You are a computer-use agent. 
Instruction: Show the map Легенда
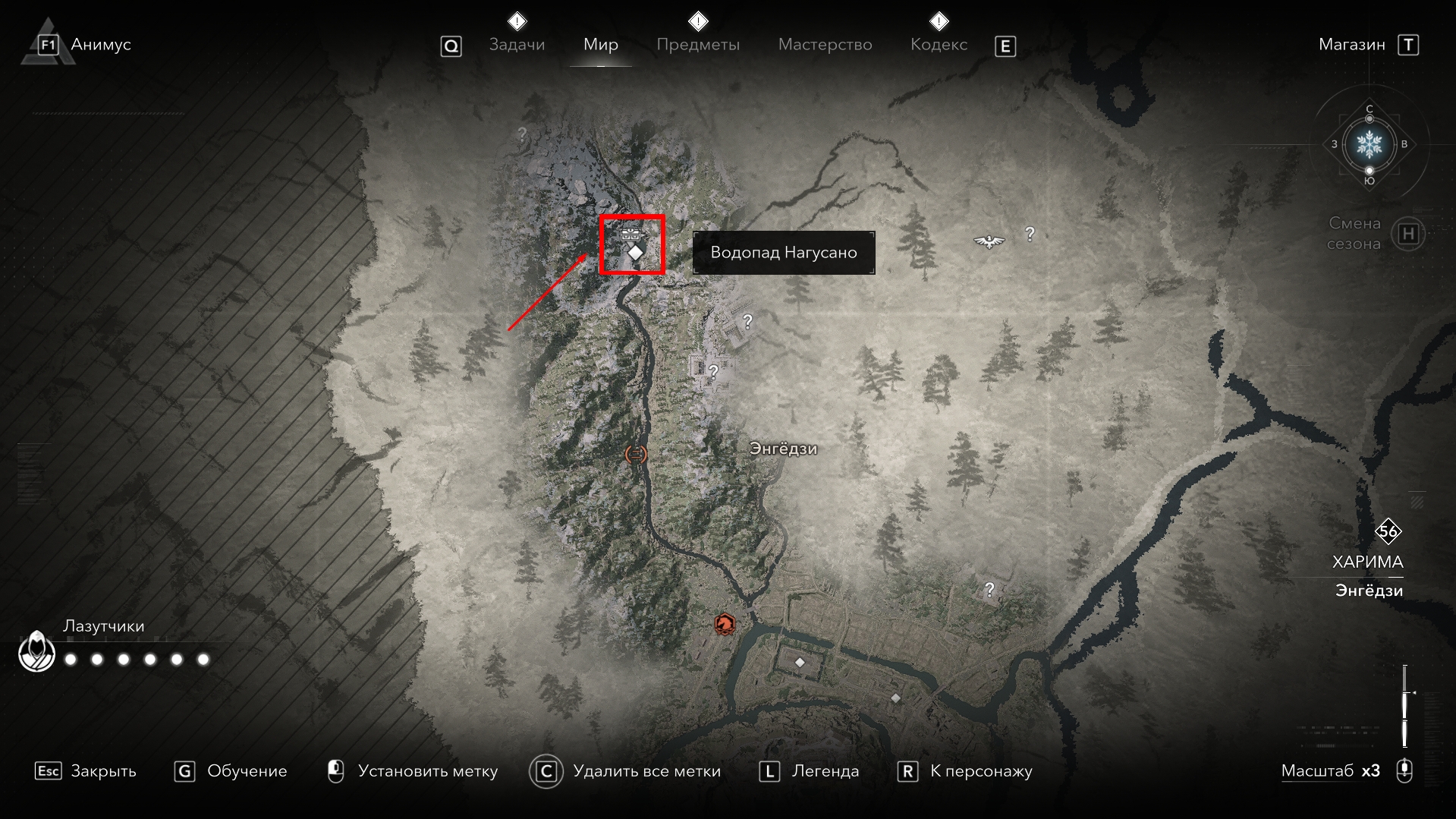coord(809,771)
